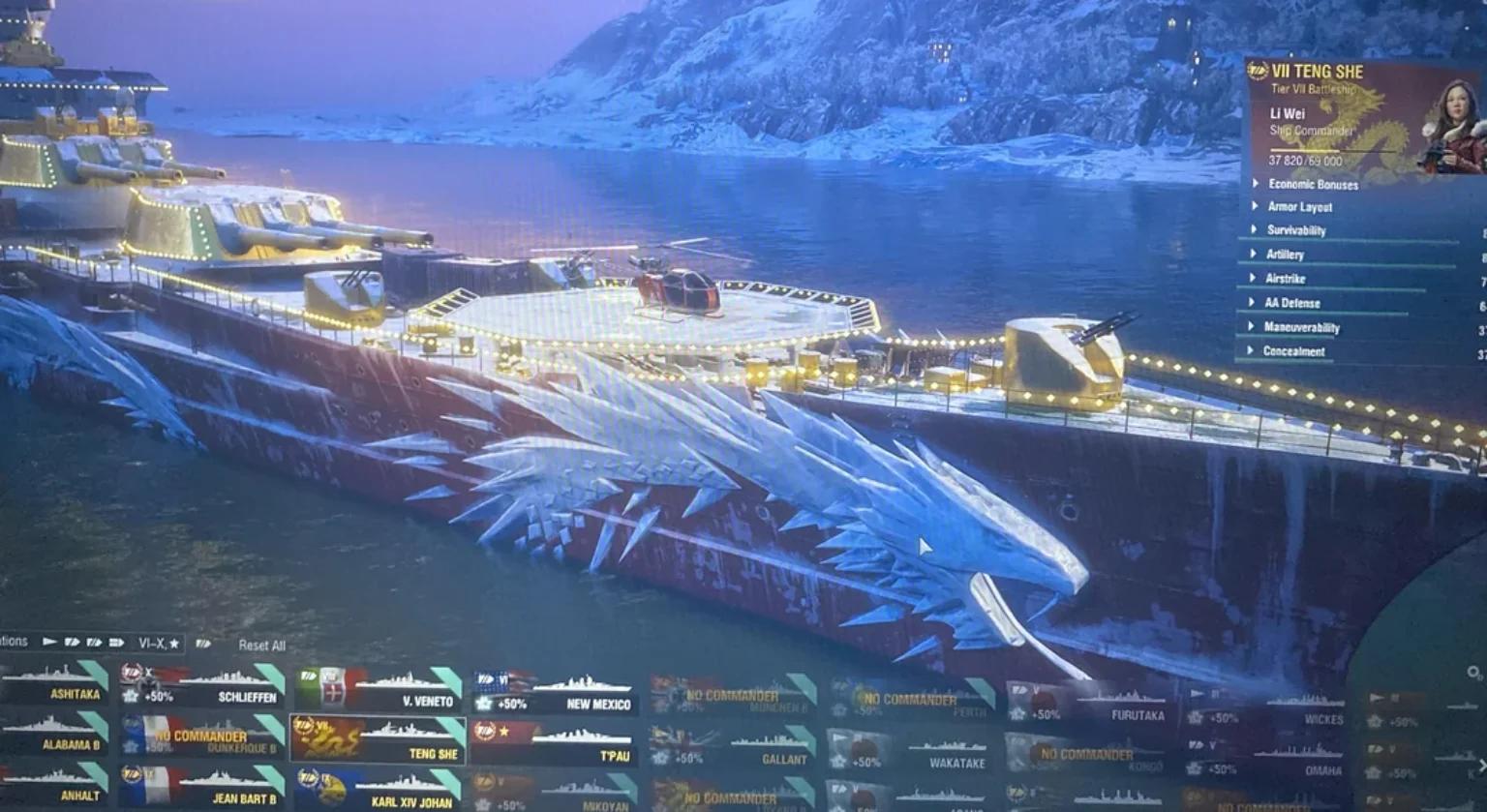This screenshot has height=812, width=1487.
Task: Open the Survivability stats
Action: (1295, 230)
